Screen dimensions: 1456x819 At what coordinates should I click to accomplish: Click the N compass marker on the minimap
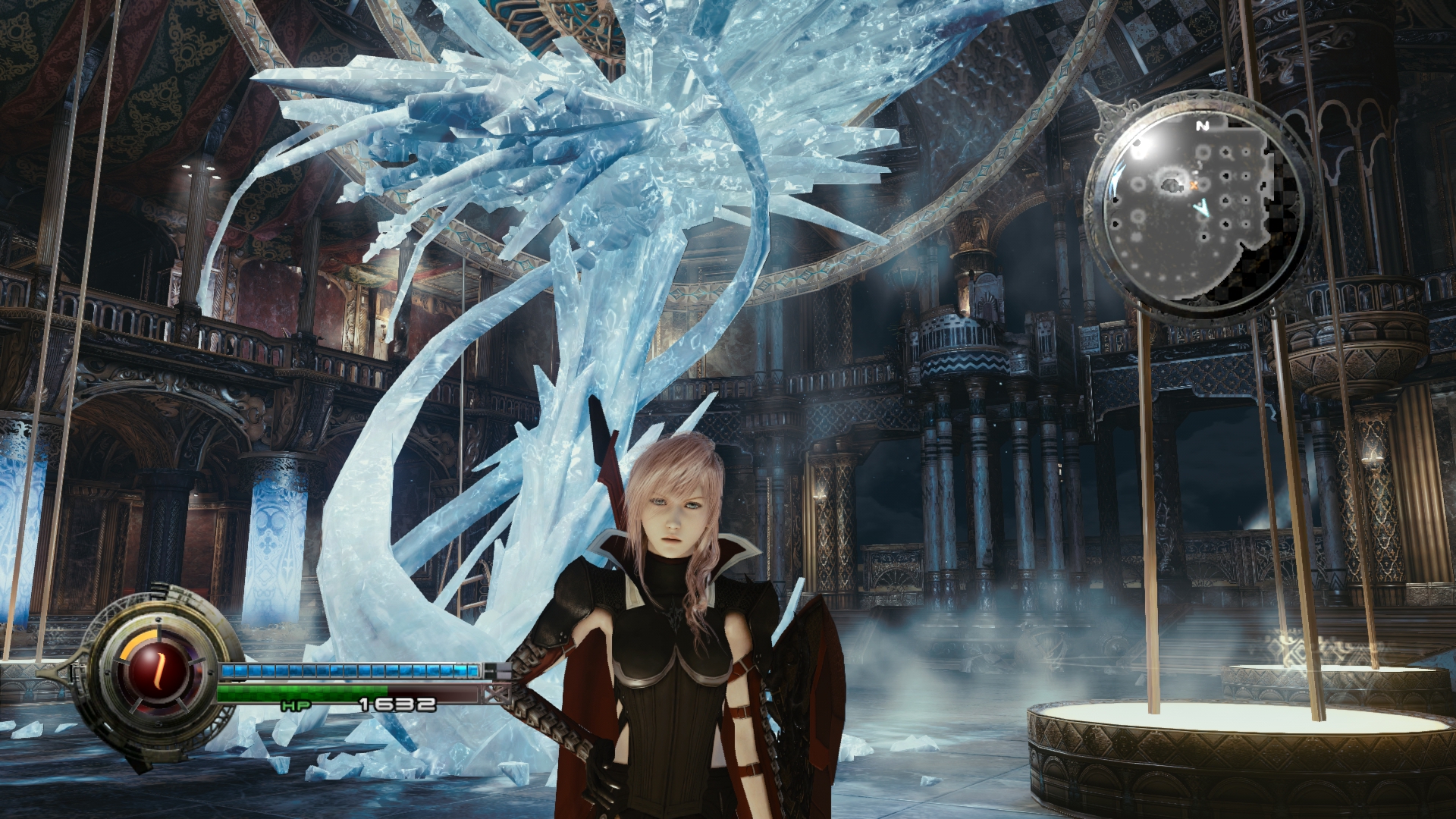[1203, 126]
